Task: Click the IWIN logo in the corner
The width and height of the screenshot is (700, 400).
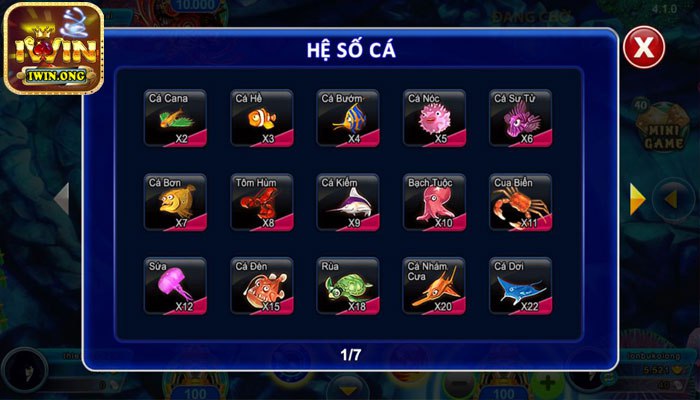Action: click(52, 48)
